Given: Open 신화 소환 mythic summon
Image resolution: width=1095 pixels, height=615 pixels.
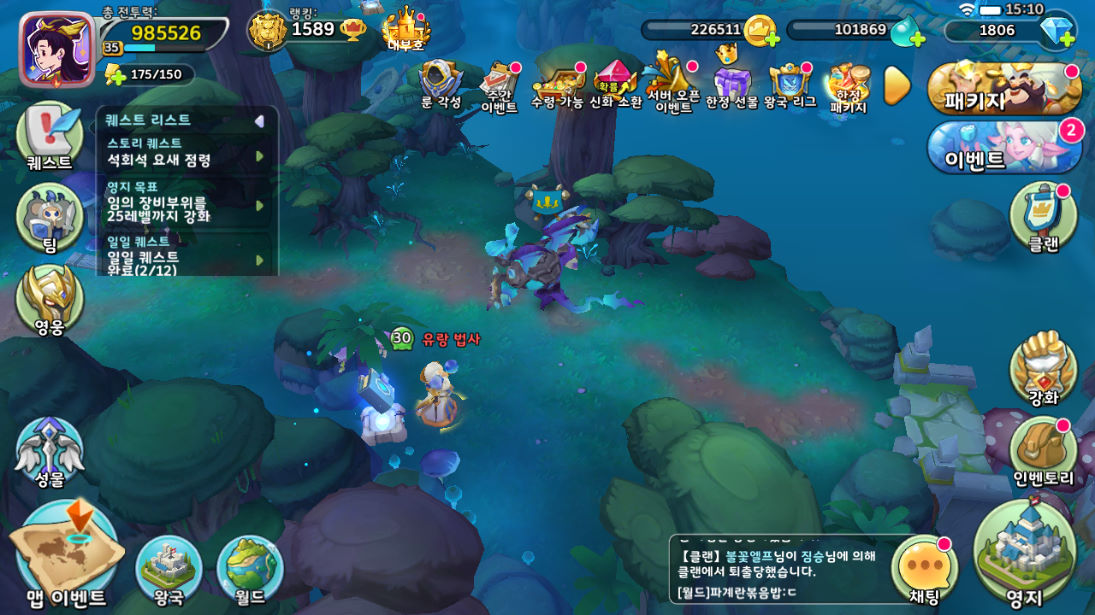Looking at the screenshot, I should (x=615, y=84).
